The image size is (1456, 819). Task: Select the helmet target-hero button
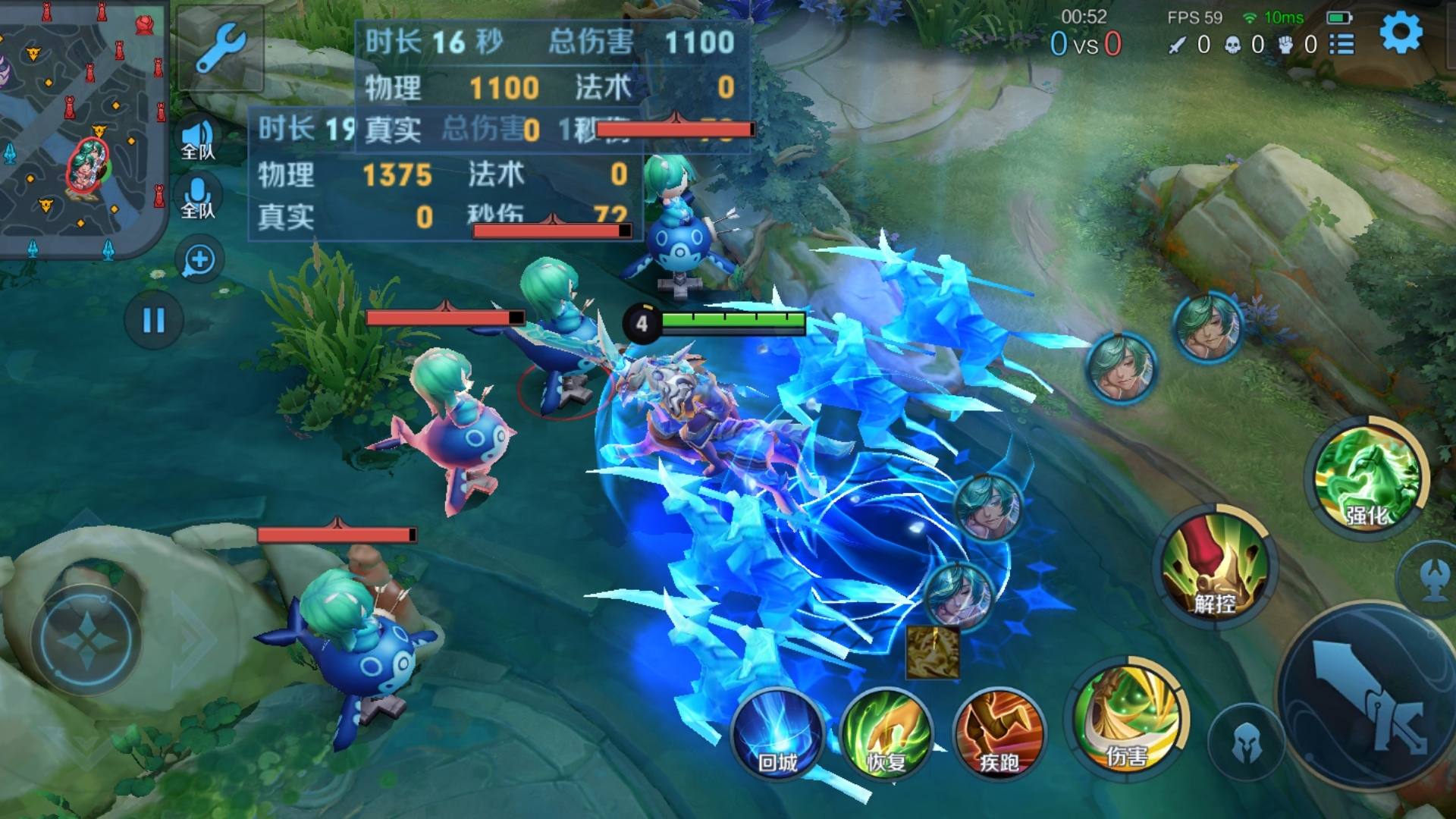click(1246, 743)
